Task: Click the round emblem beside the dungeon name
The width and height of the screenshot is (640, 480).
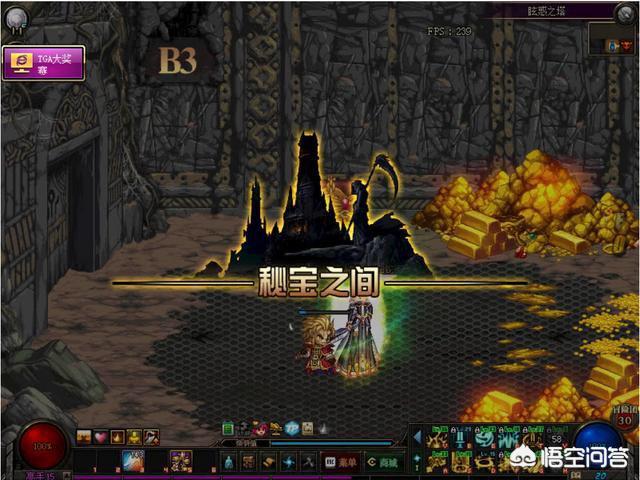Action: [625, 11]
